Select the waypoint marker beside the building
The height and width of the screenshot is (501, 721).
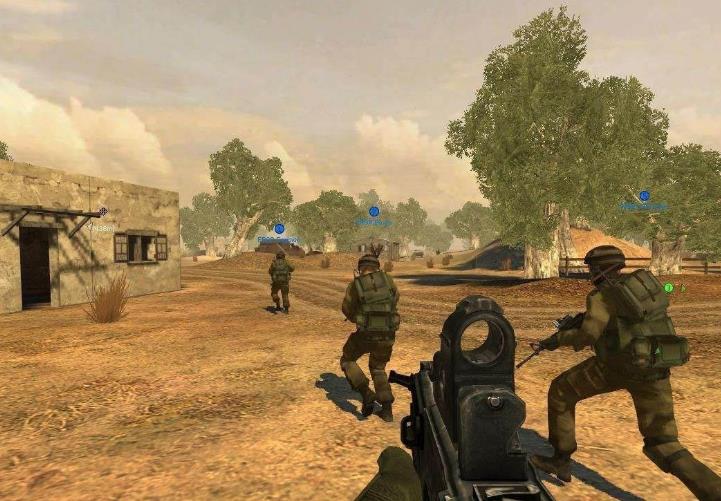[103, 212]
